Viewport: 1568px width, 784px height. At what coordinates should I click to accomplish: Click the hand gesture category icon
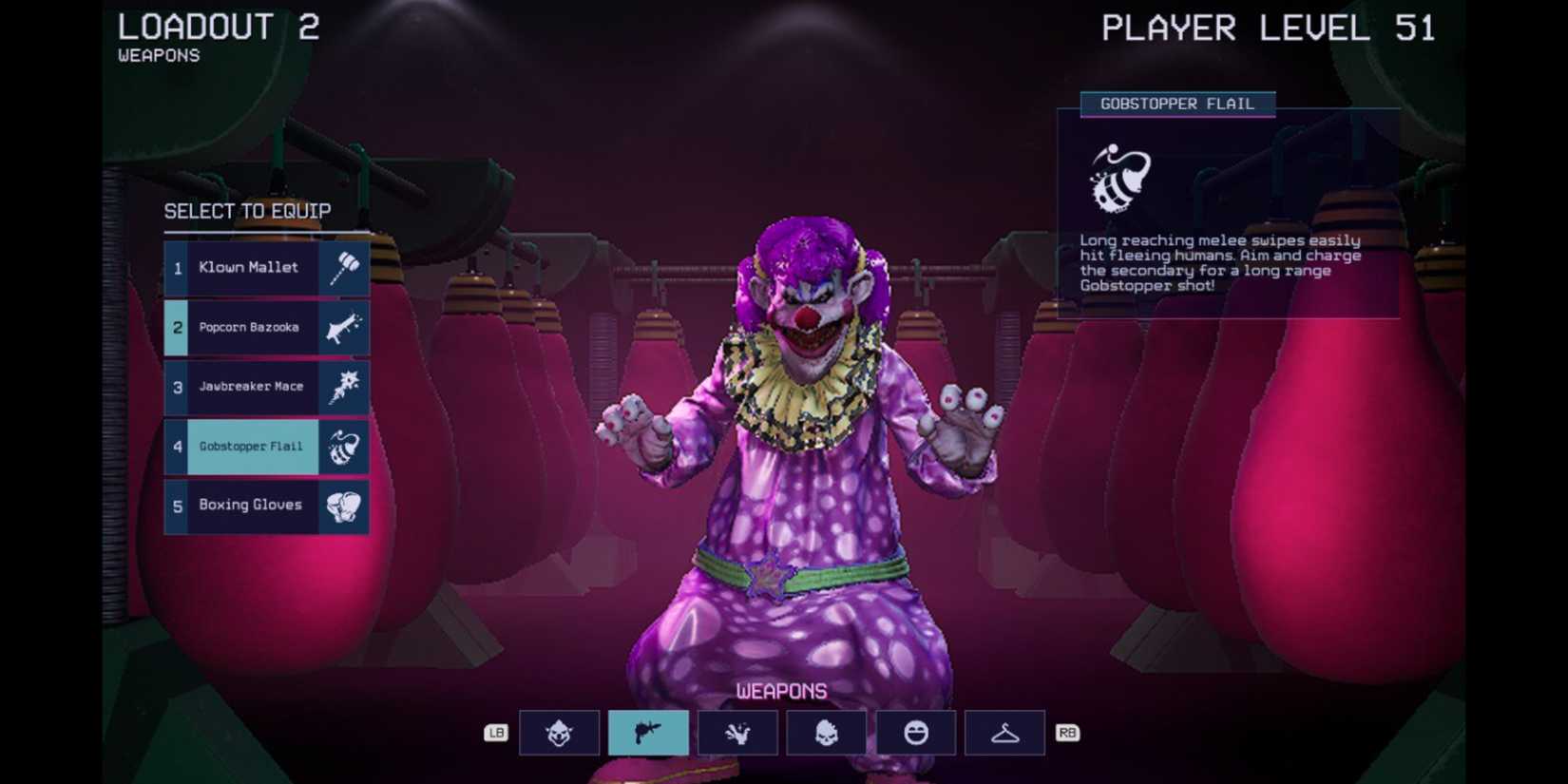pyautogui.click(x=736, y=733)
